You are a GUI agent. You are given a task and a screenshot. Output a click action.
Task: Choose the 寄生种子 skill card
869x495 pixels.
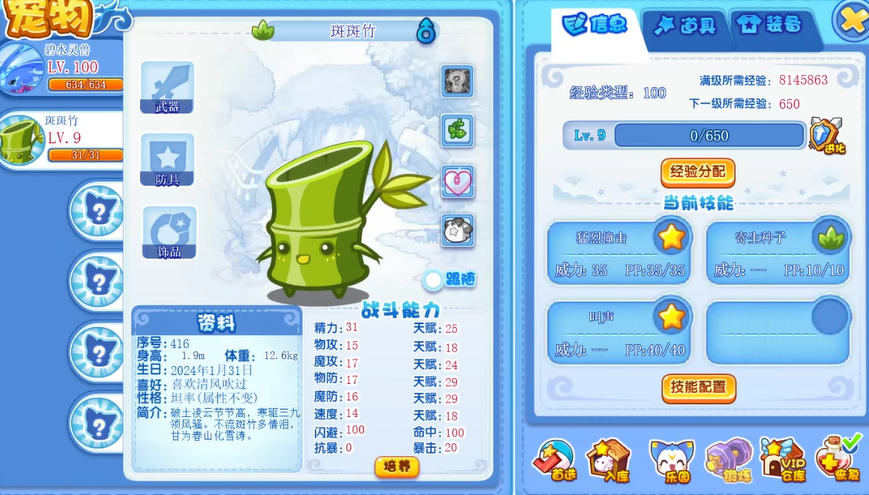pyautogui.click(x=778, y=250)
